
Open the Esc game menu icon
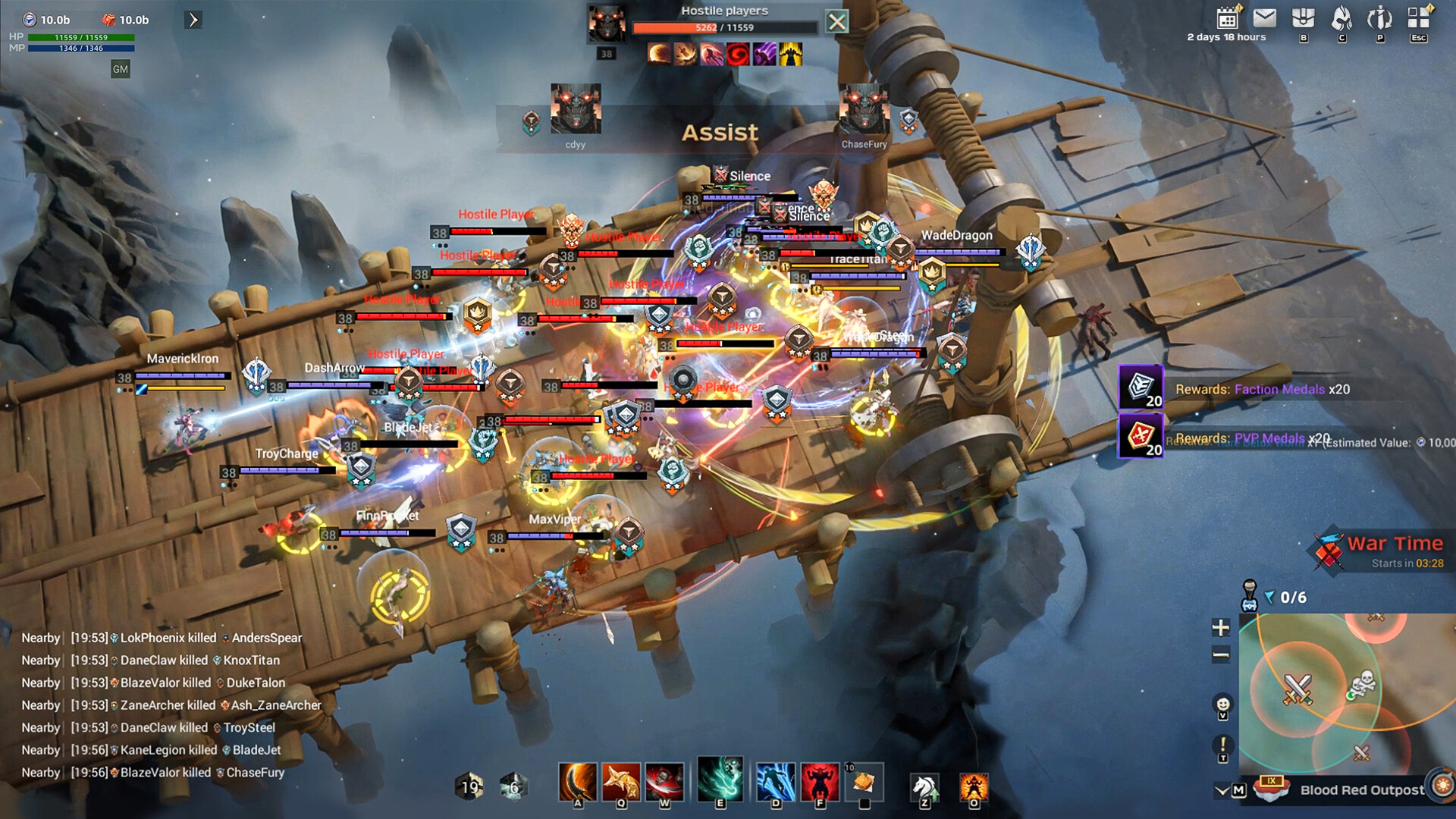click(x=1416, y=17)
